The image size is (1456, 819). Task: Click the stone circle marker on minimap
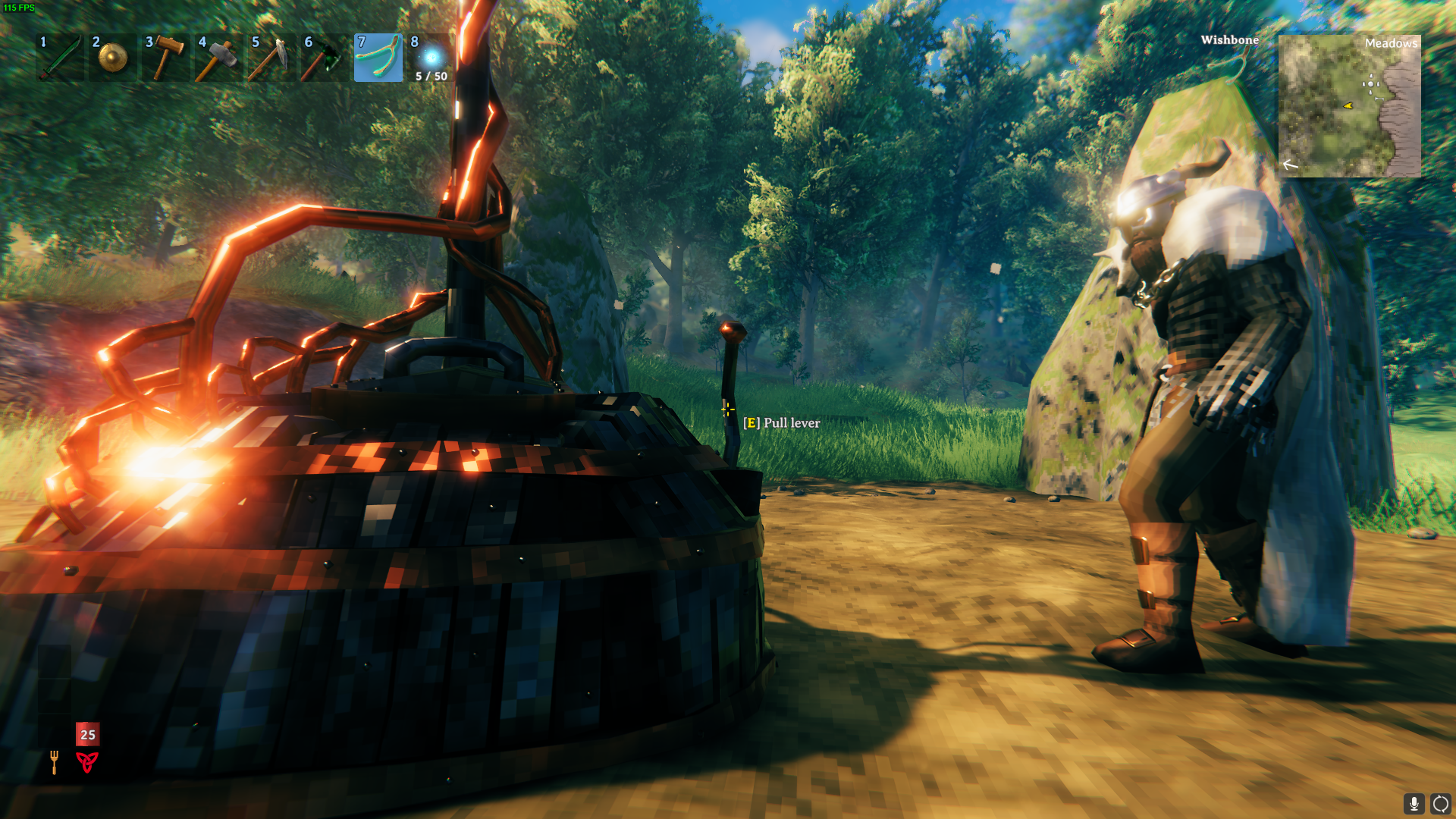pyautogui.click(x=1371, y=84)
